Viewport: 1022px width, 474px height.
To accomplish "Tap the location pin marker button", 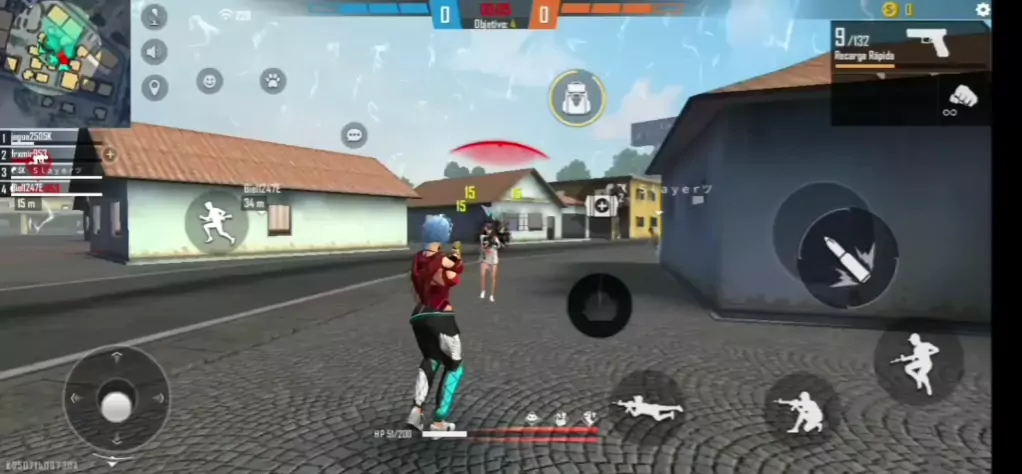I will (x=154, y=88).
